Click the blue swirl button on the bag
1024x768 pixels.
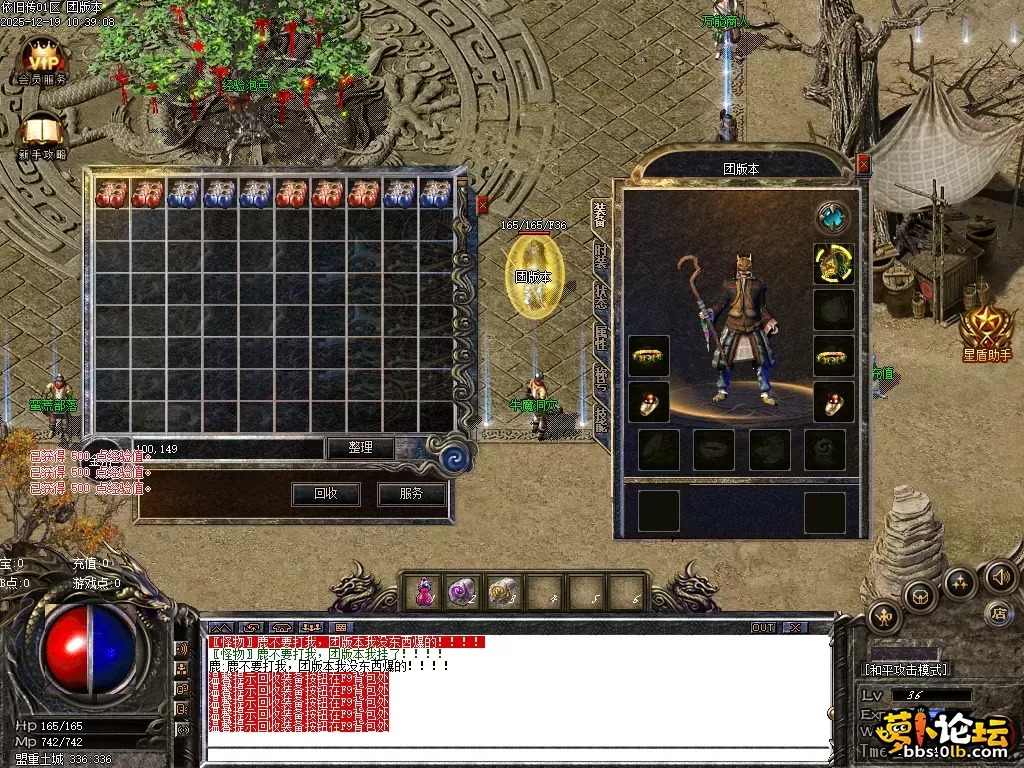point(455,458)
